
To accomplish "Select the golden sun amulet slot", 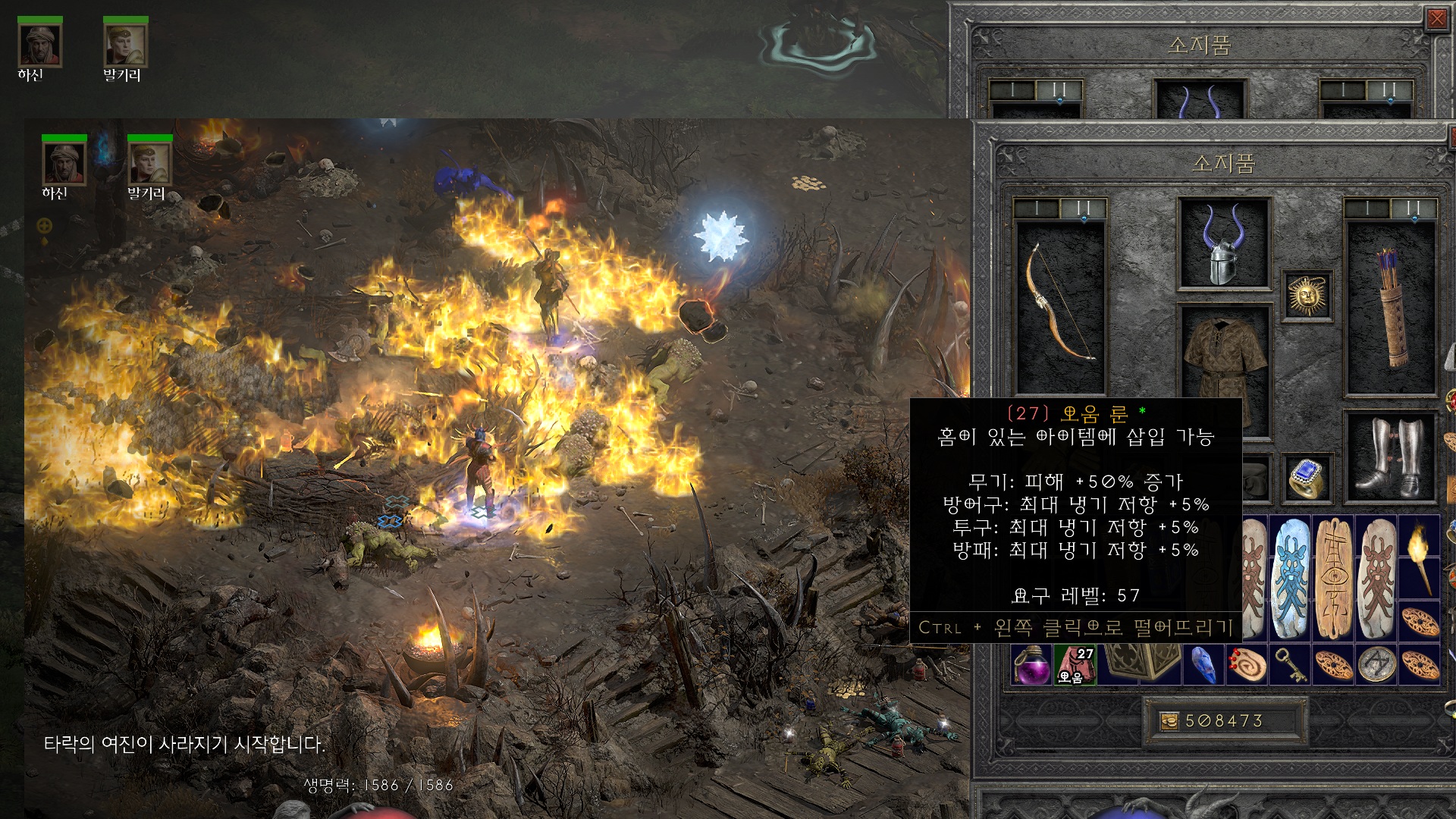I will 1307,294.
